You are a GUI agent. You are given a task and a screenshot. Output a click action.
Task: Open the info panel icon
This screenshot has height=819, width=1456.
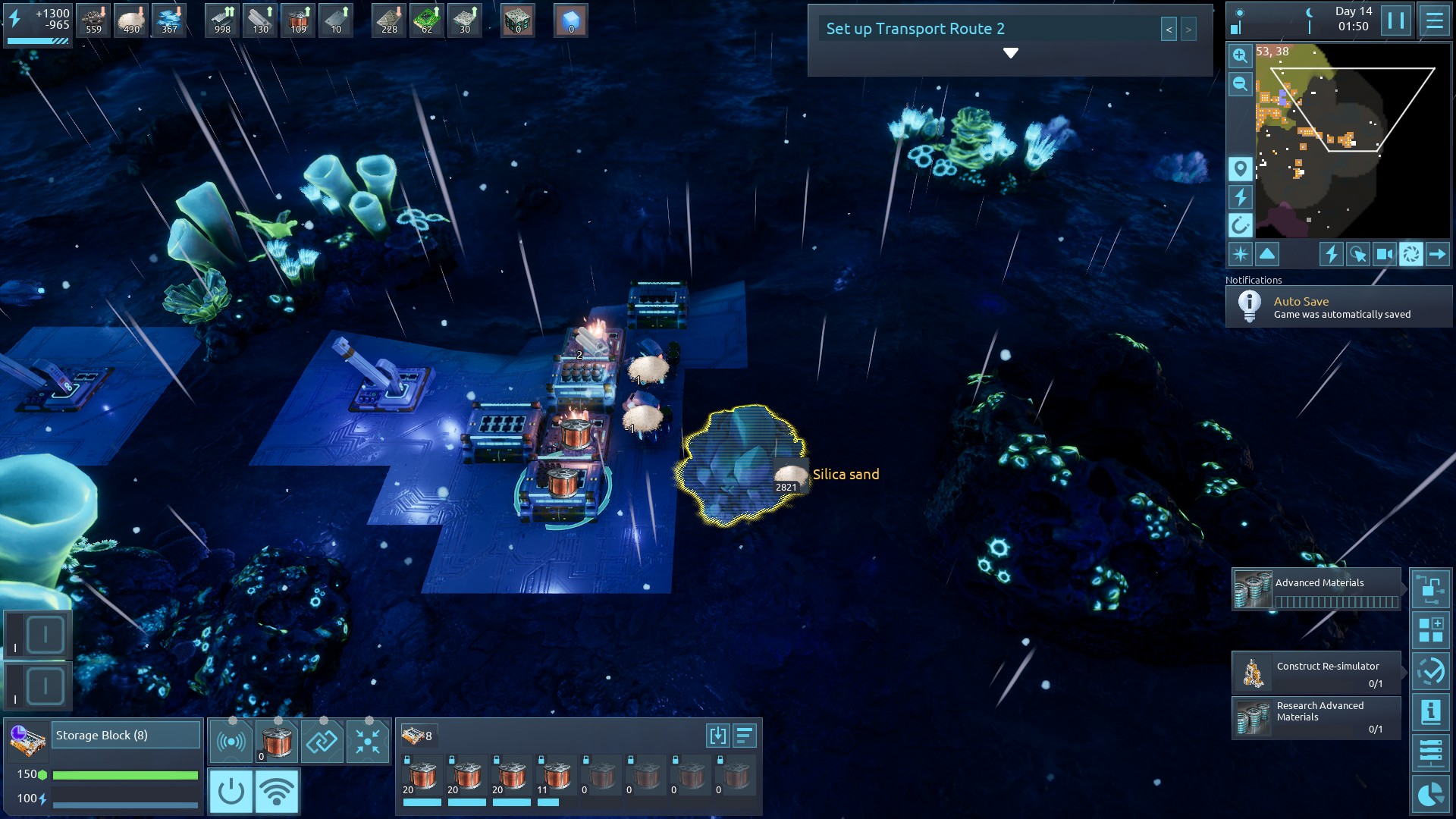click(x=1430, y=712)
